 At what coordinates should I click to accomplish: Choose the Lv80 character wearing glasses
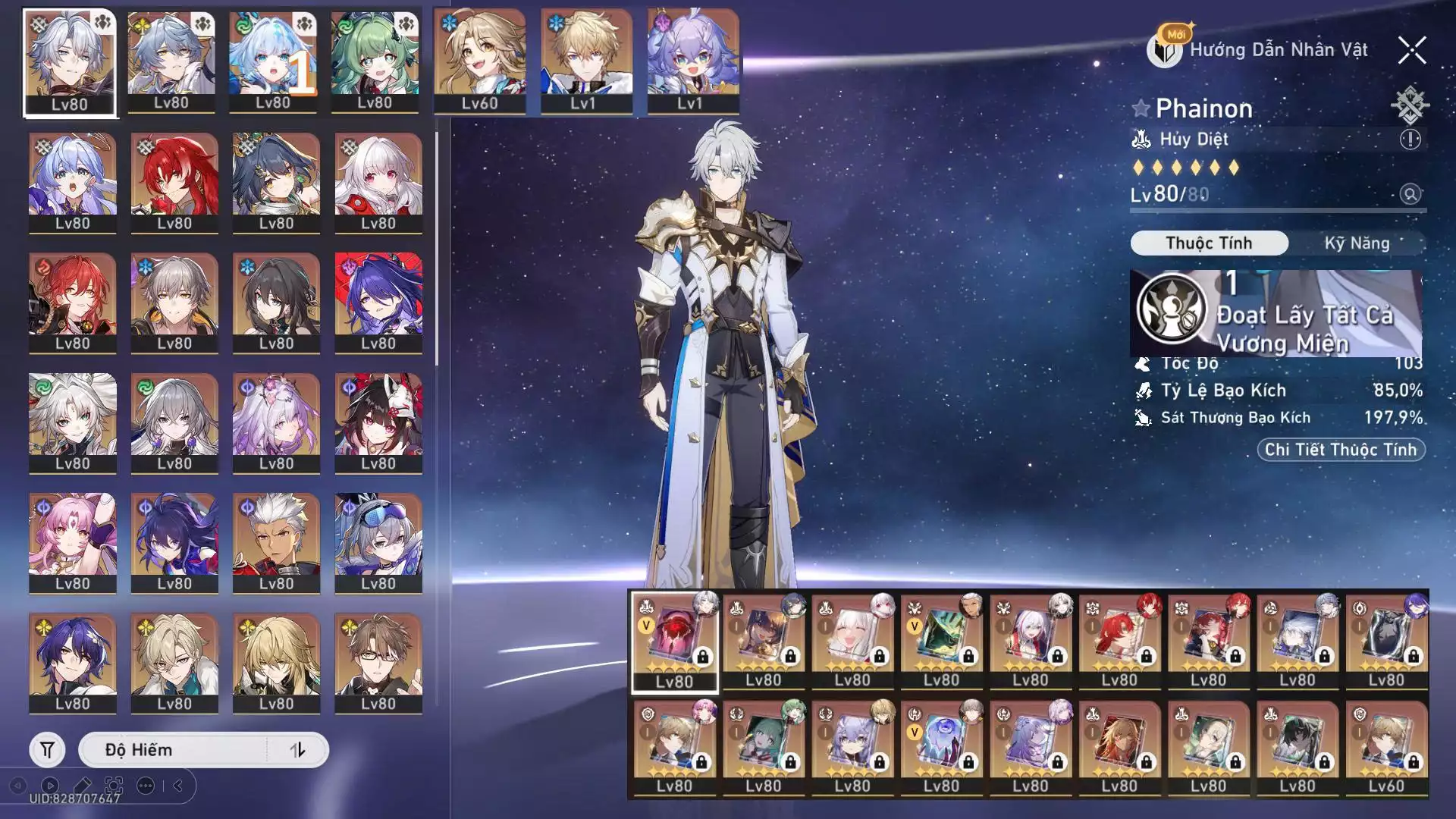click(x=378, y=662)
